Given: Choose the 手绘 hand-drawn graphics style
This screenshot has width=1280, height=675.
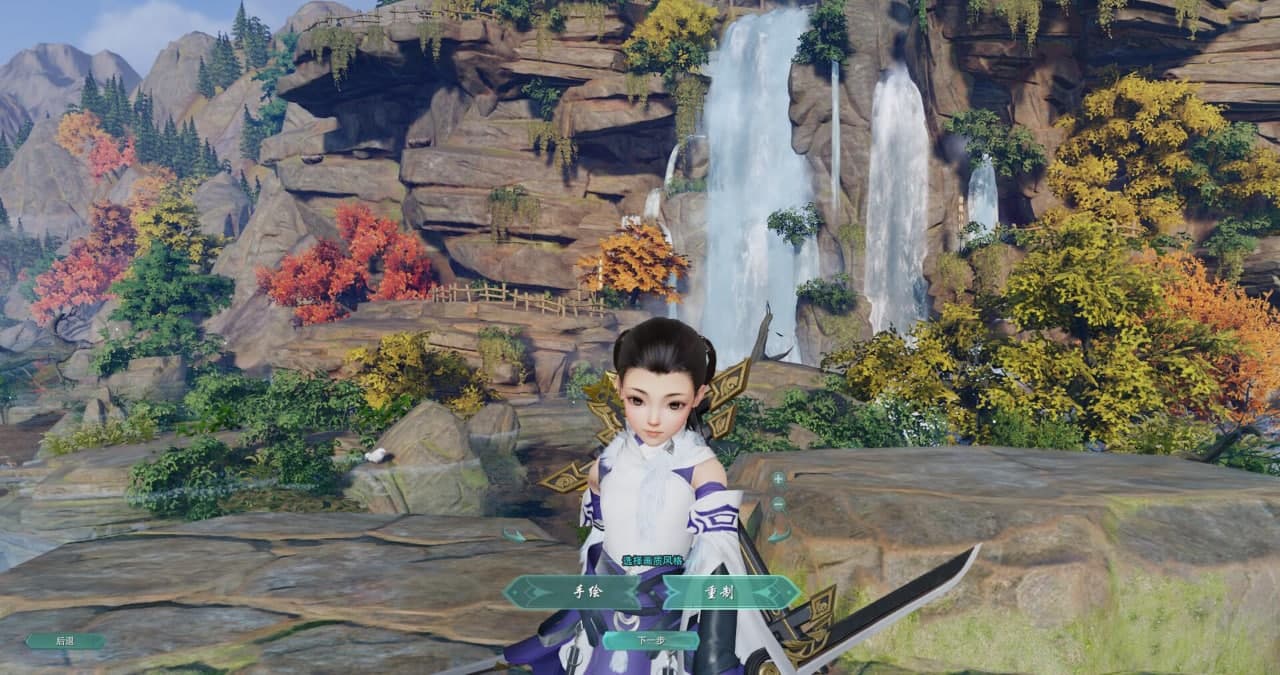Looking at the screenshot, I should (587, 592).
